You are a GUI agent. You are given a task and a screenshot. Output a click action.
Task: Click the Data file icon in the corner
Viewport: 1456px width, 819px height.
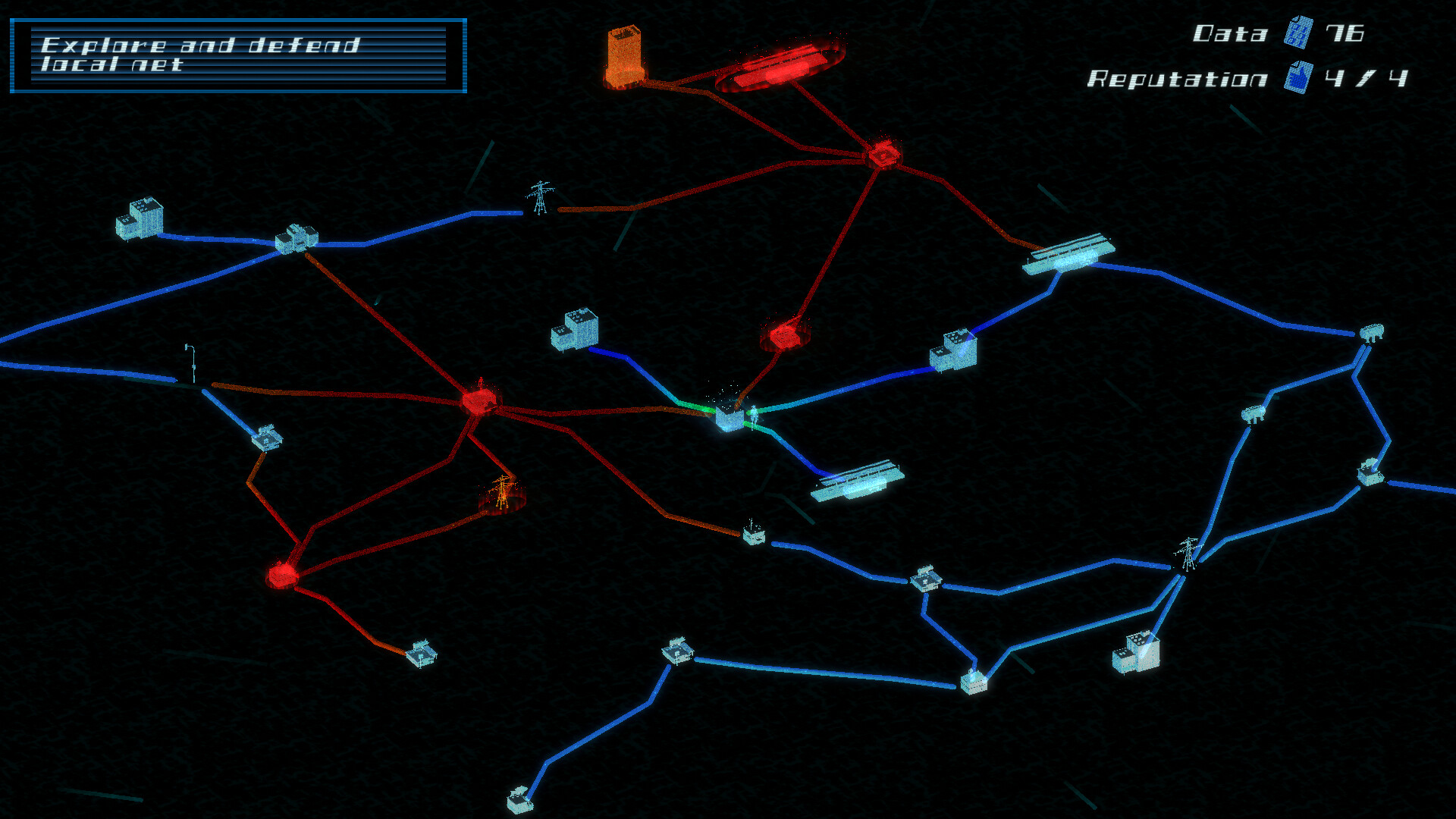(1299, 34)
